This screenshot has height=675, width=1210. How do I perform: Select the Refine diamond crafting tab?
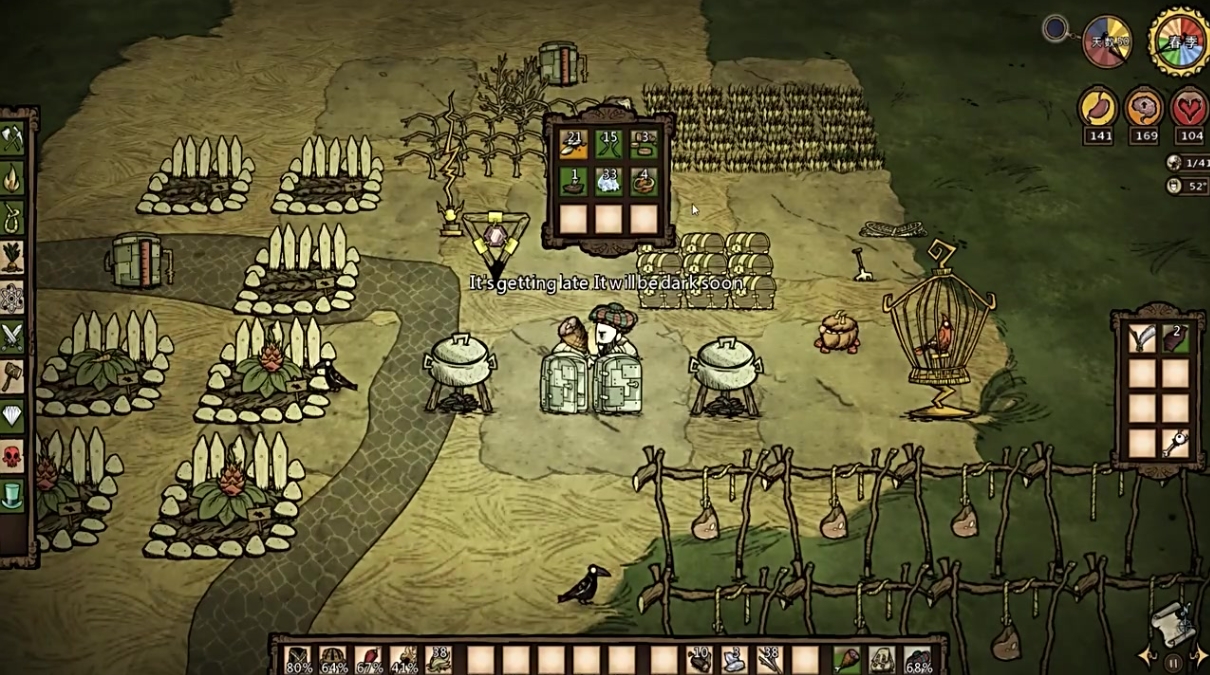pyautogui.click(x=13, y=416)
